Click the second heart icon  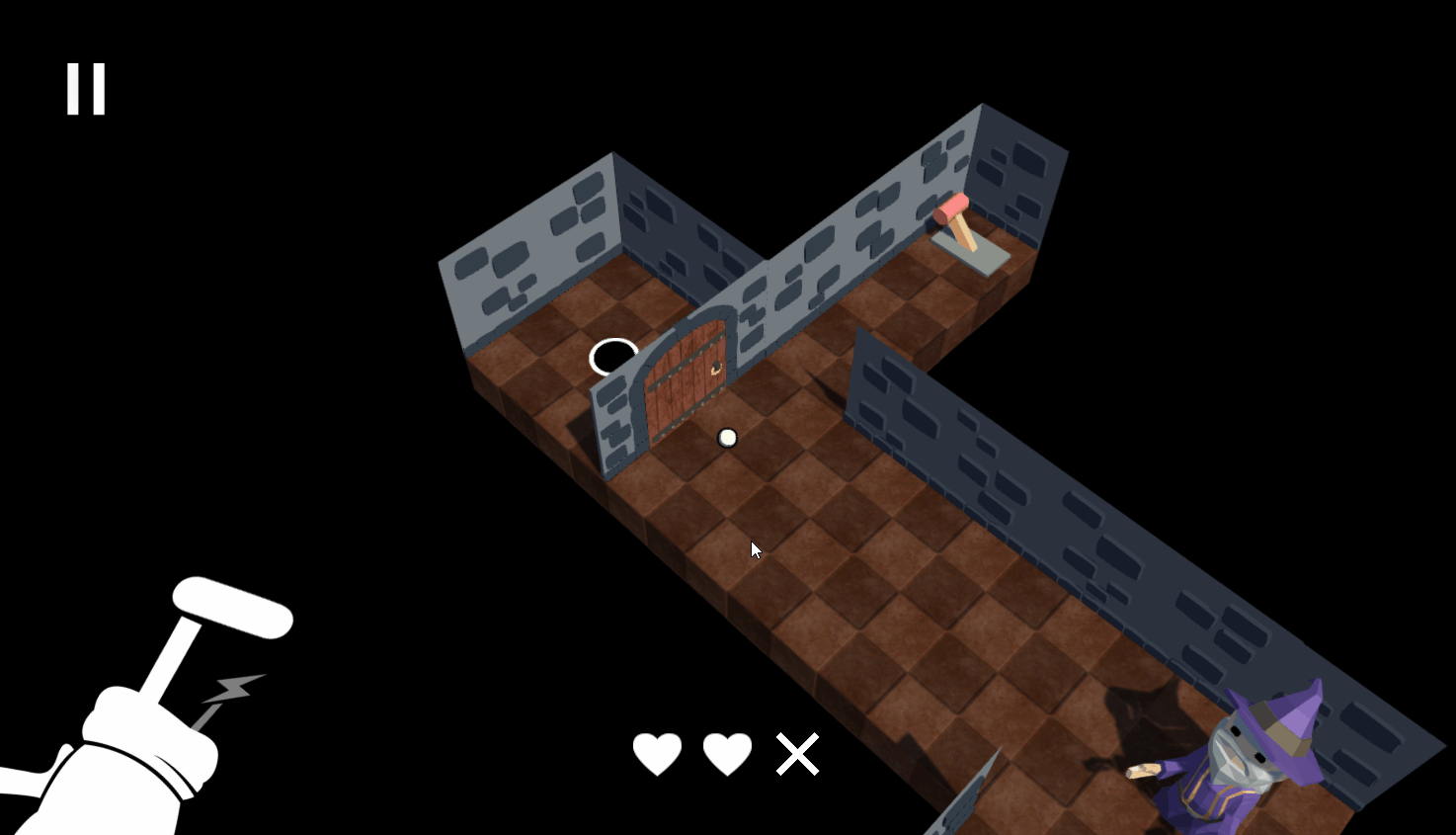click(727, 753)
